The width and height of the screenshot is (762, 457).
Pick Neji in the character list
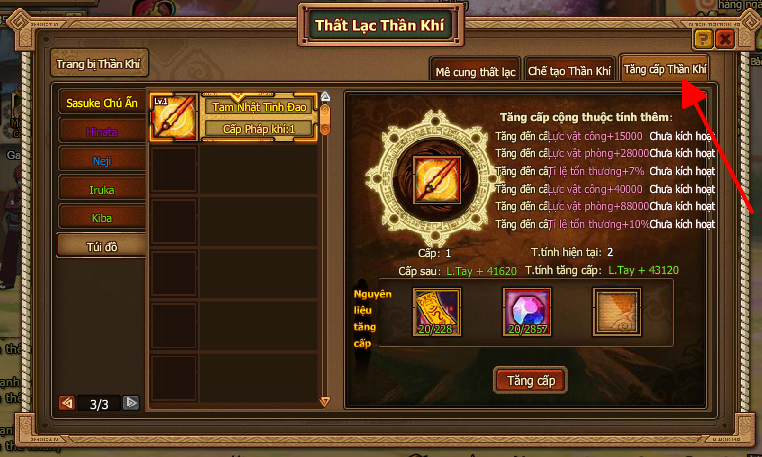[101, 159]
